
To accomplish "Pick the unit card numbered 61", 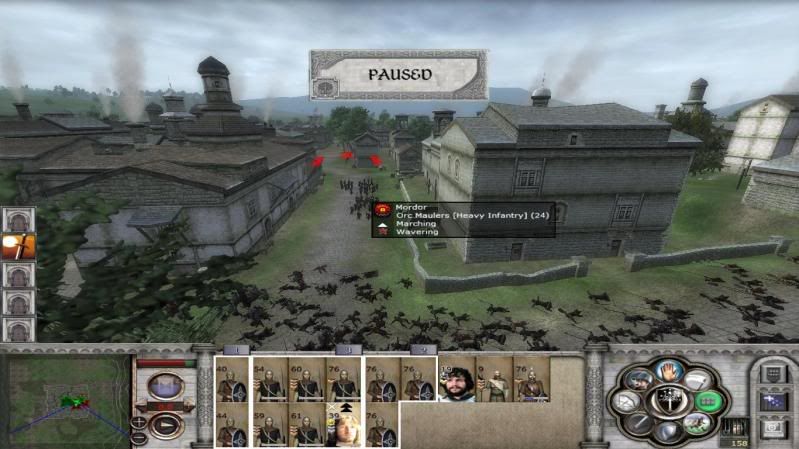I will tap(307, 426).
